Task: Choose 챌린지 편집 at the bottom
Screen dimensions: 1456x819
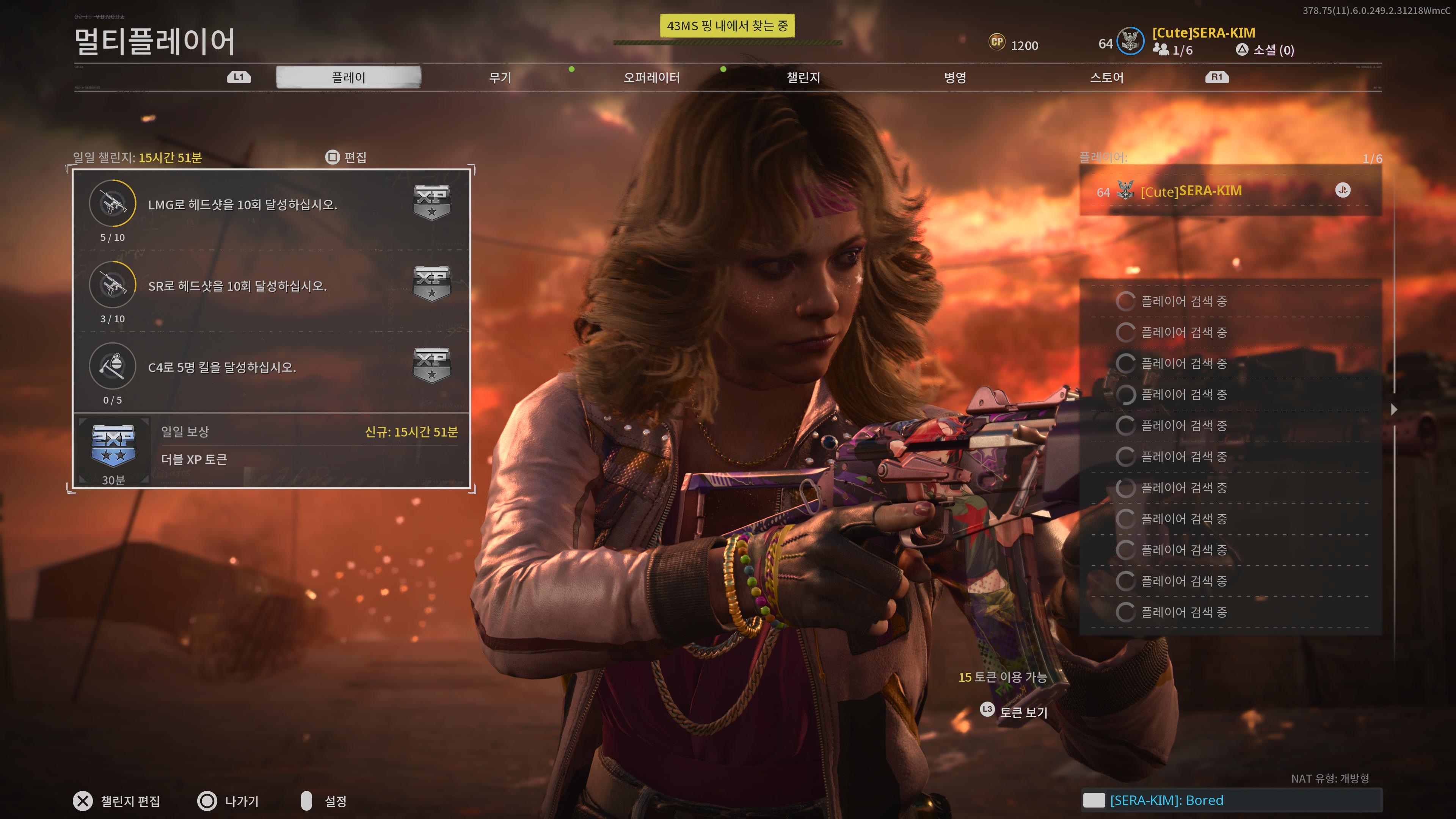Action: [117, 801]
